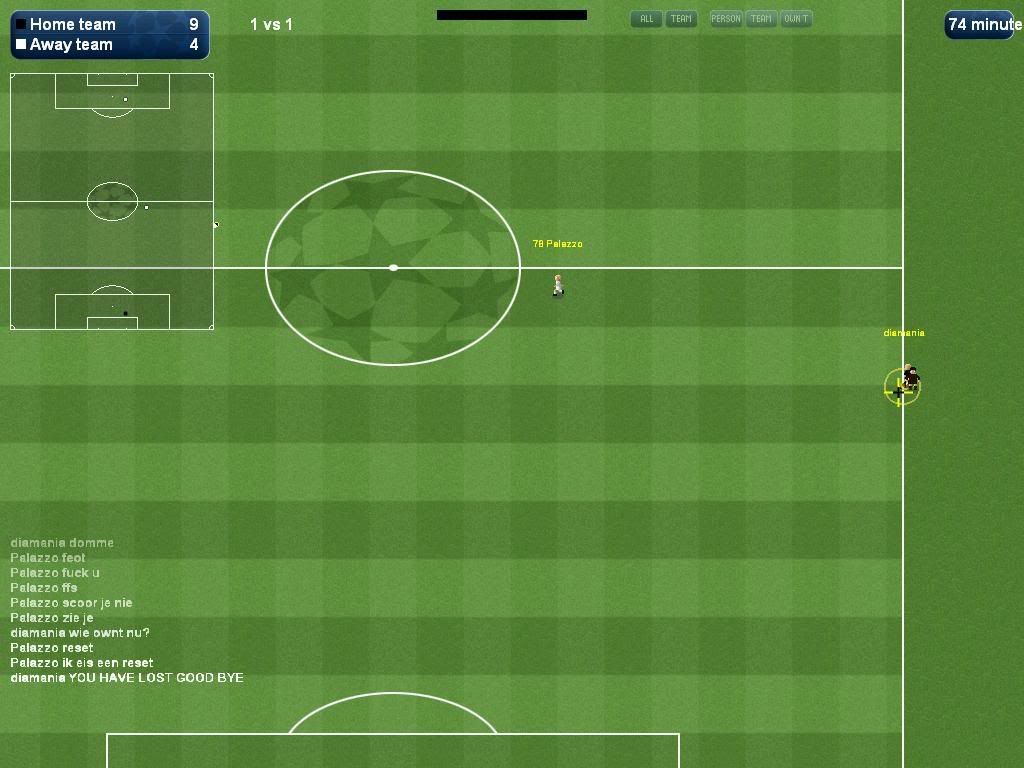The width and height of the screenshot is (1024, 768).
Task: Activate the PERSON button
Action: click(726, 19)
